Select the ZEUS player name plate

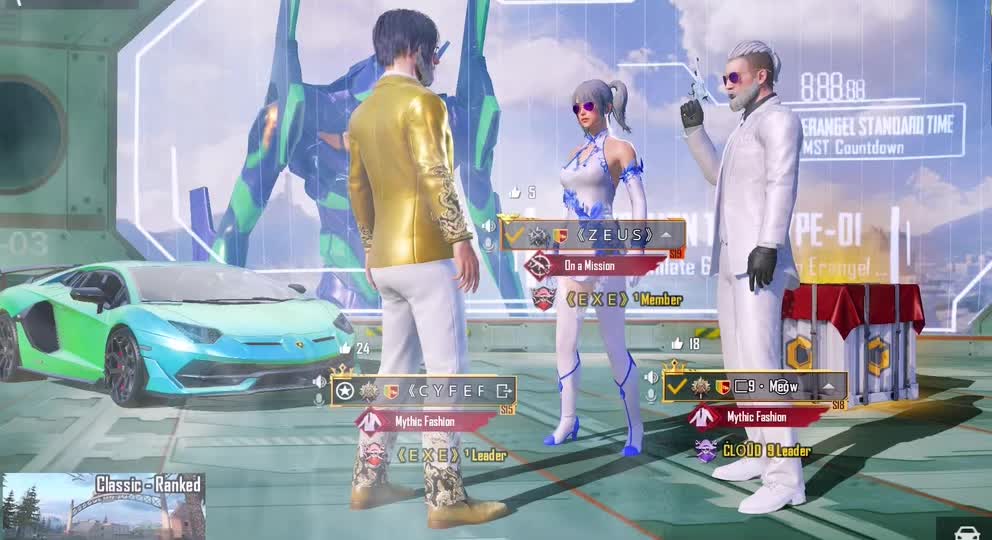[x=606, y=236]
